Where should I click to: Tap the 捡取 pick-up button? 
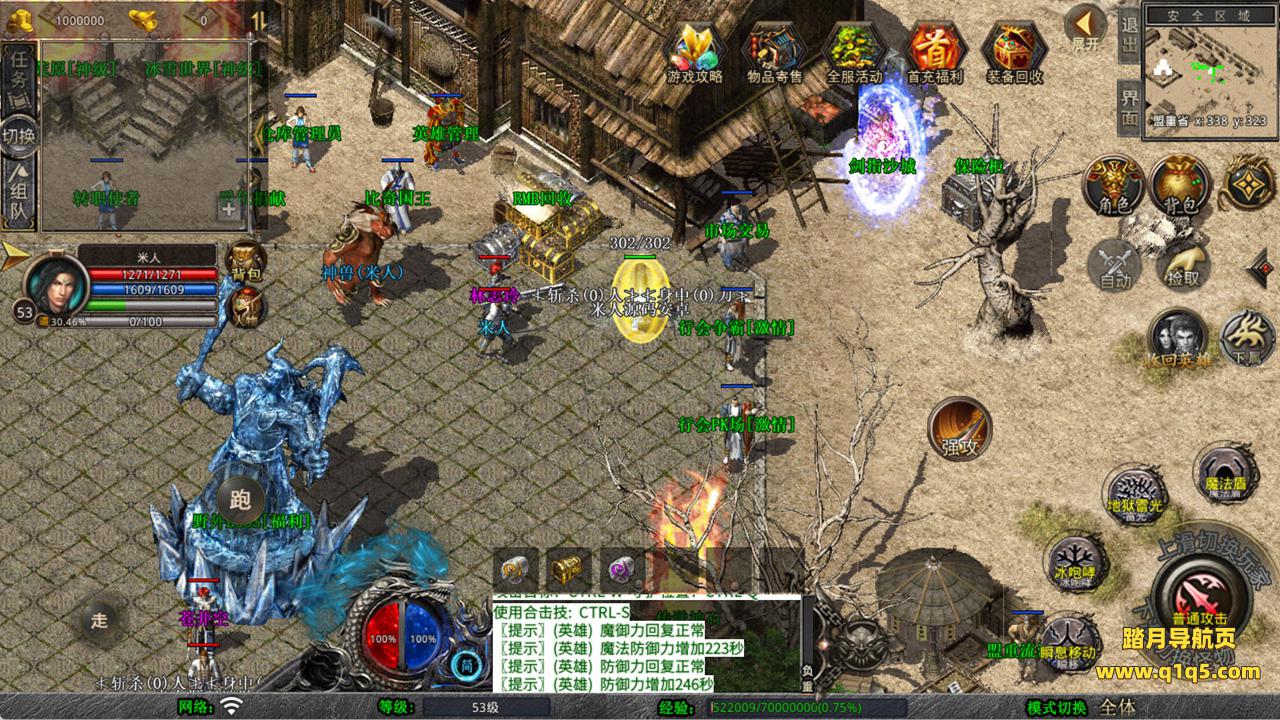(x=1183, y=265)
